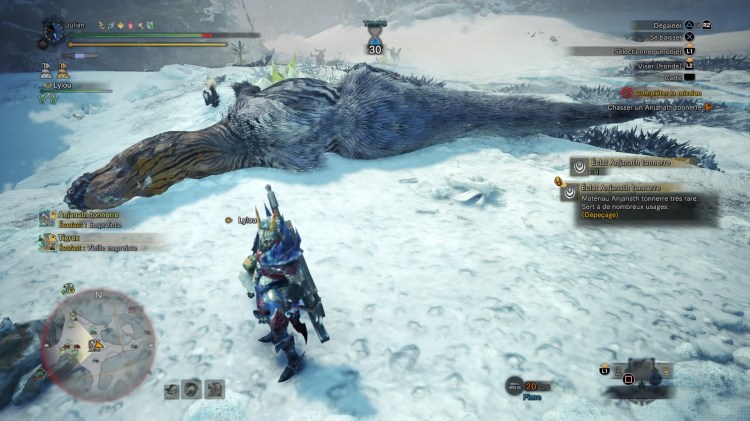Screen dimensions: 750x421
Task: Click the Éclat Anjanath tonnerre item notification
Action: tap(626, 163)
